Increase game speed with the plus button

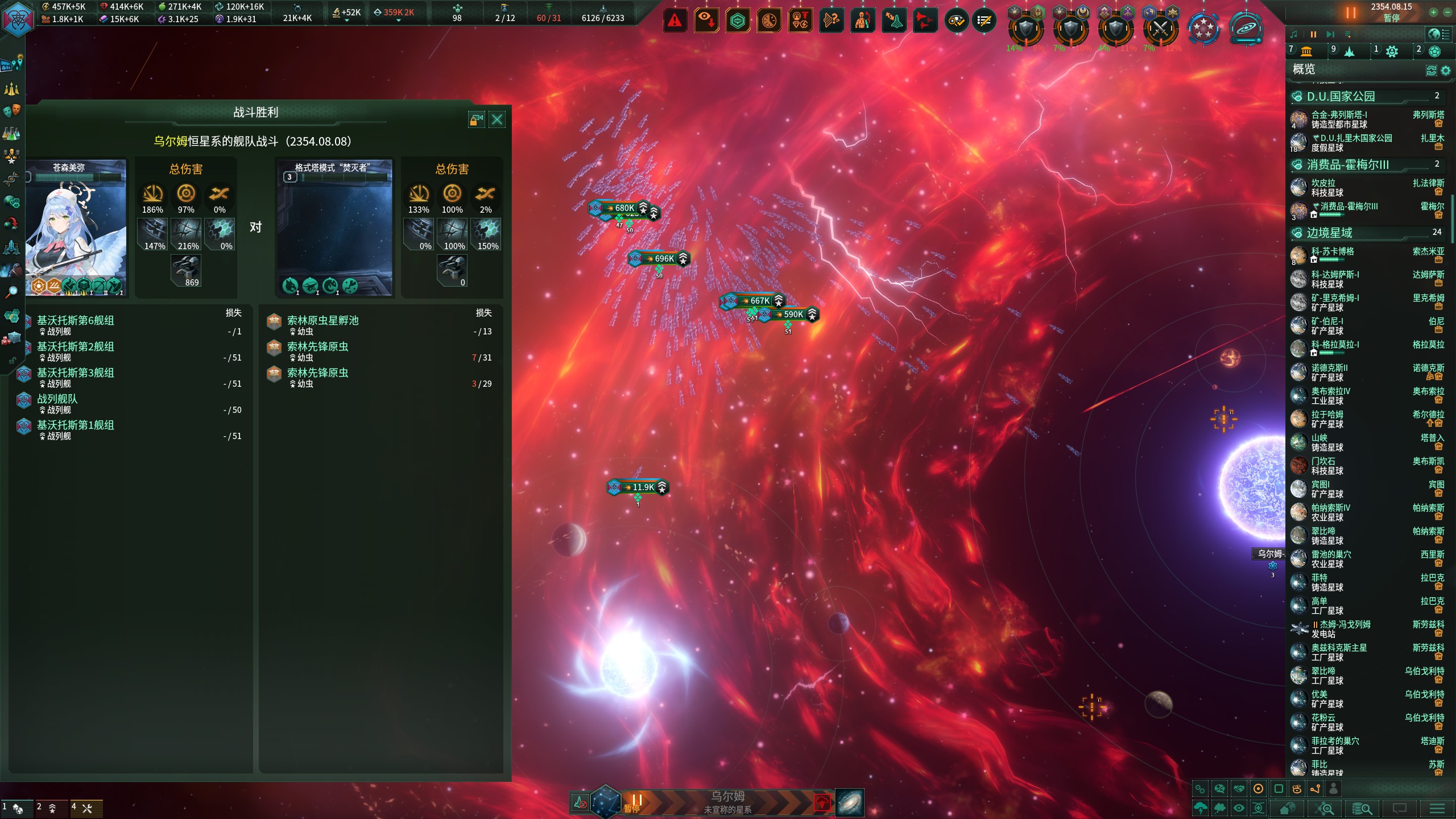click(1434, 12)
